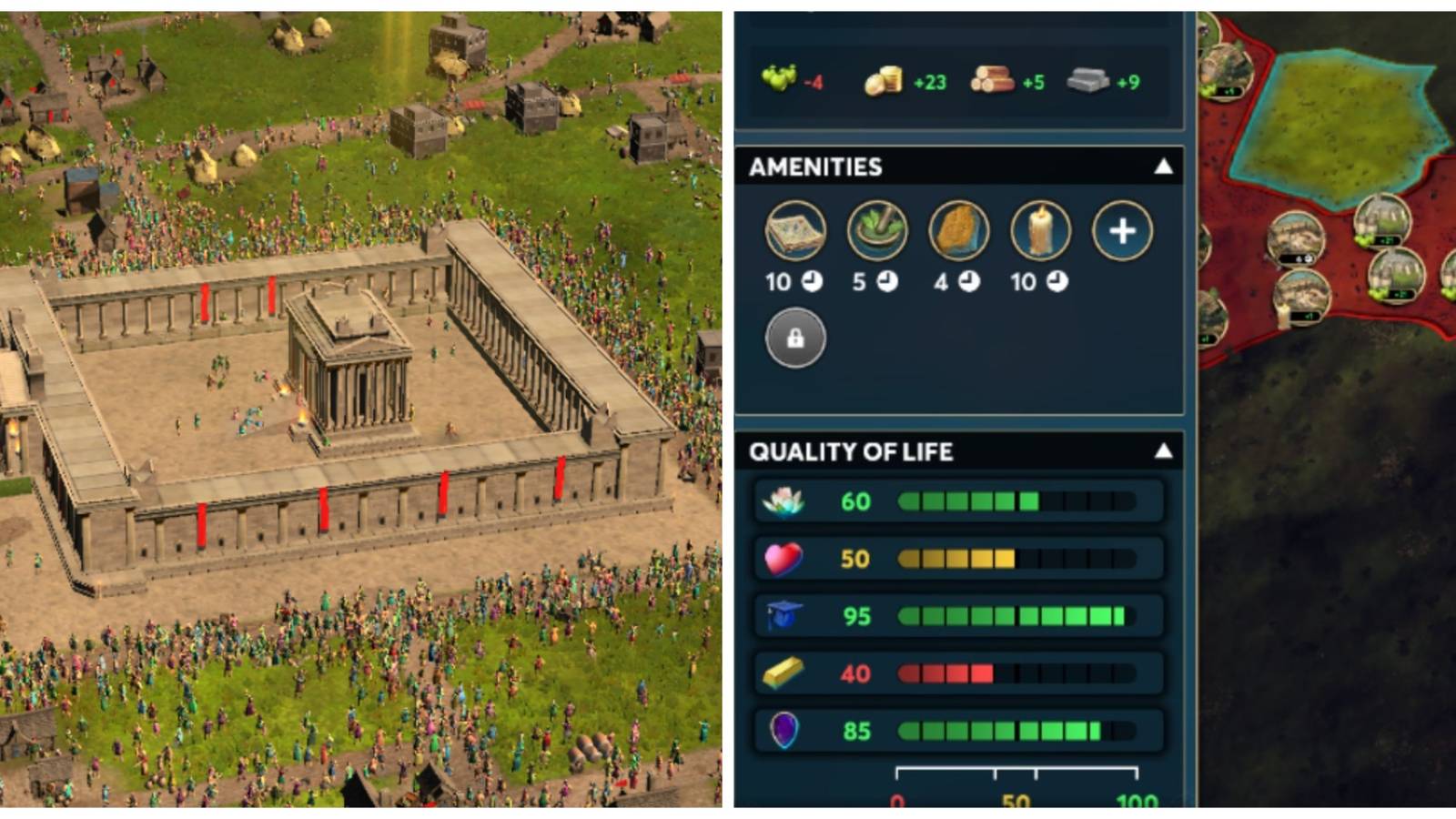Viewport: 1456px width, 819px height.
Task: Collapse the Amenities panel
Action: click(1162, 167)
